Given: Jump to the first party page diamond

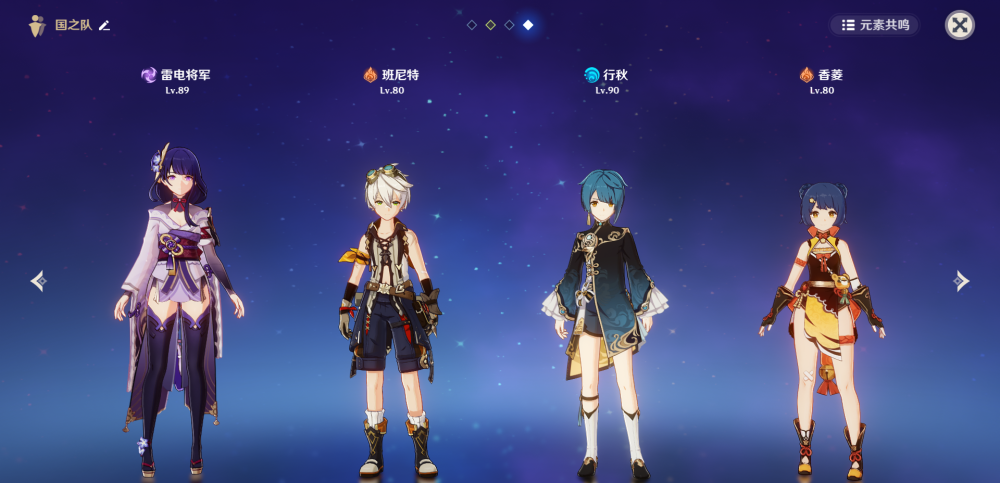Looking at the screenshot, I should [472, 25].
